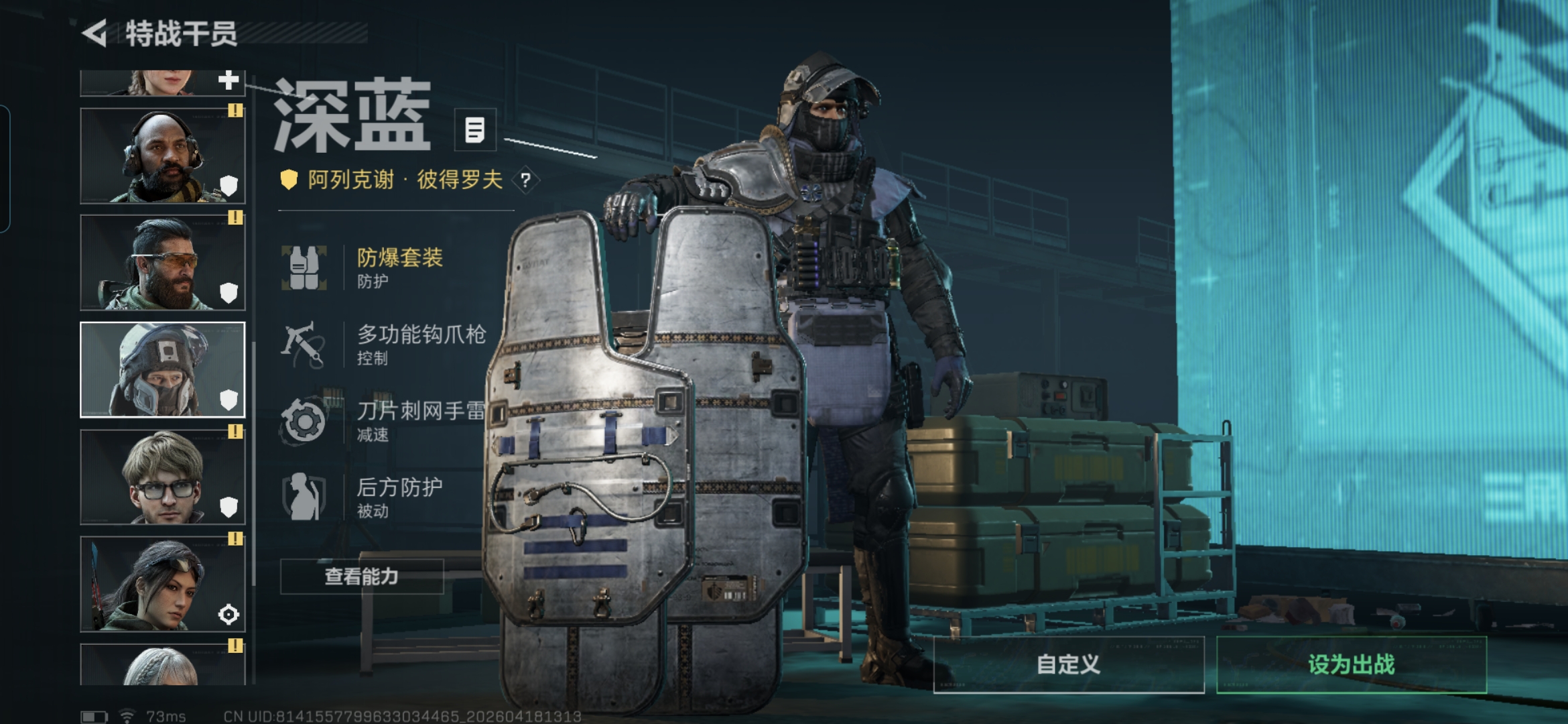
Task: Choose the silver-haired operator portrait
Action: coord(163,665)
